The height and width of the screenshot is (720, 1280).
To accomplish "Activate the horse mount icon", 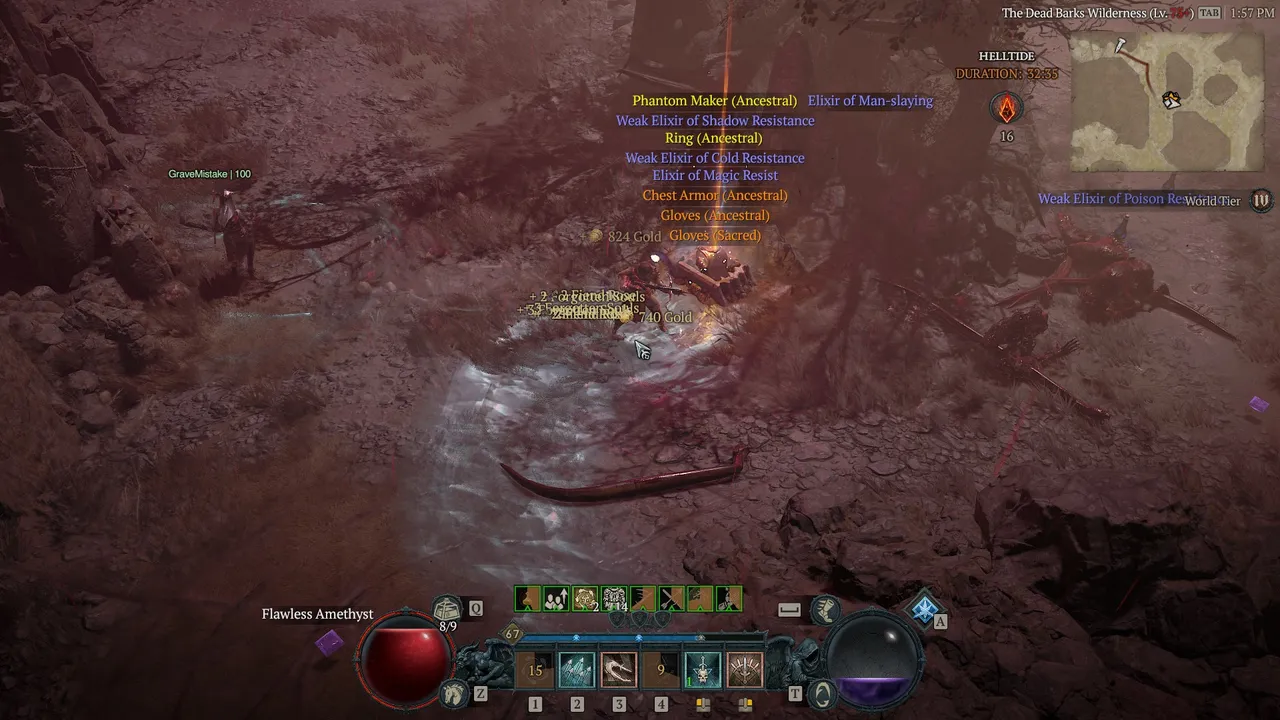I will click(x=454, y=691).
